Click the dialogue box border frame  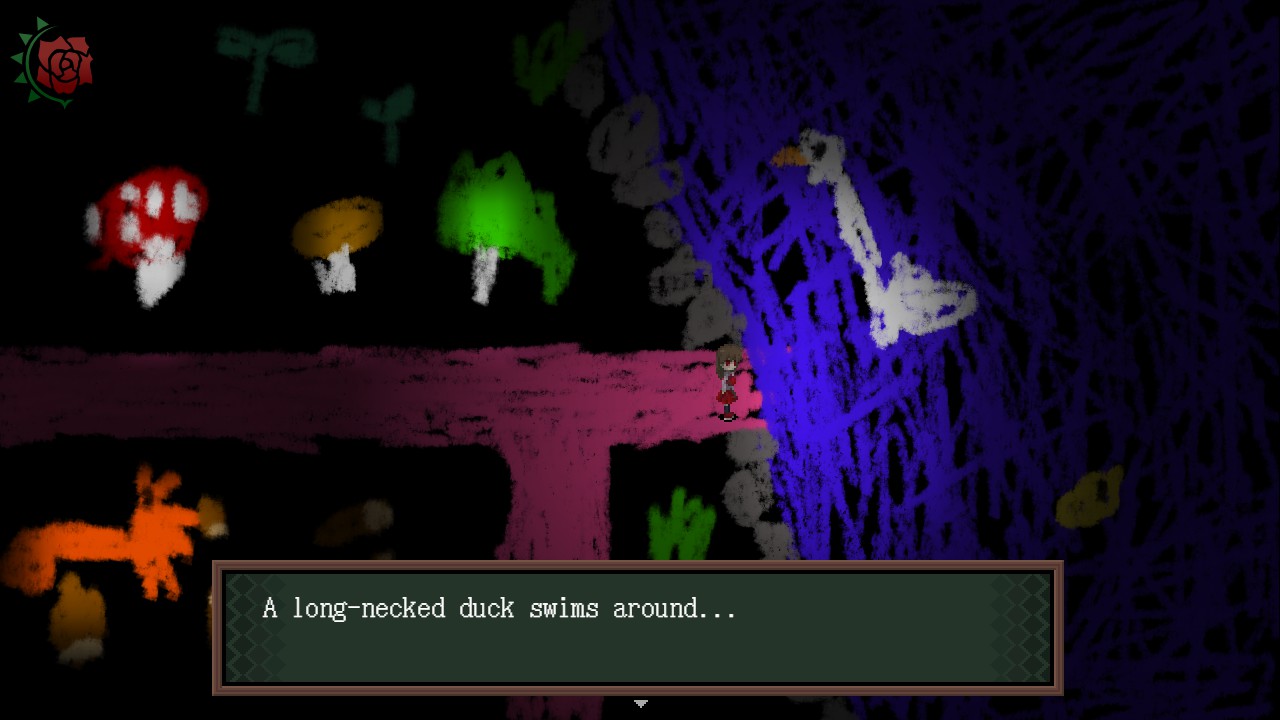click(640, 567)
